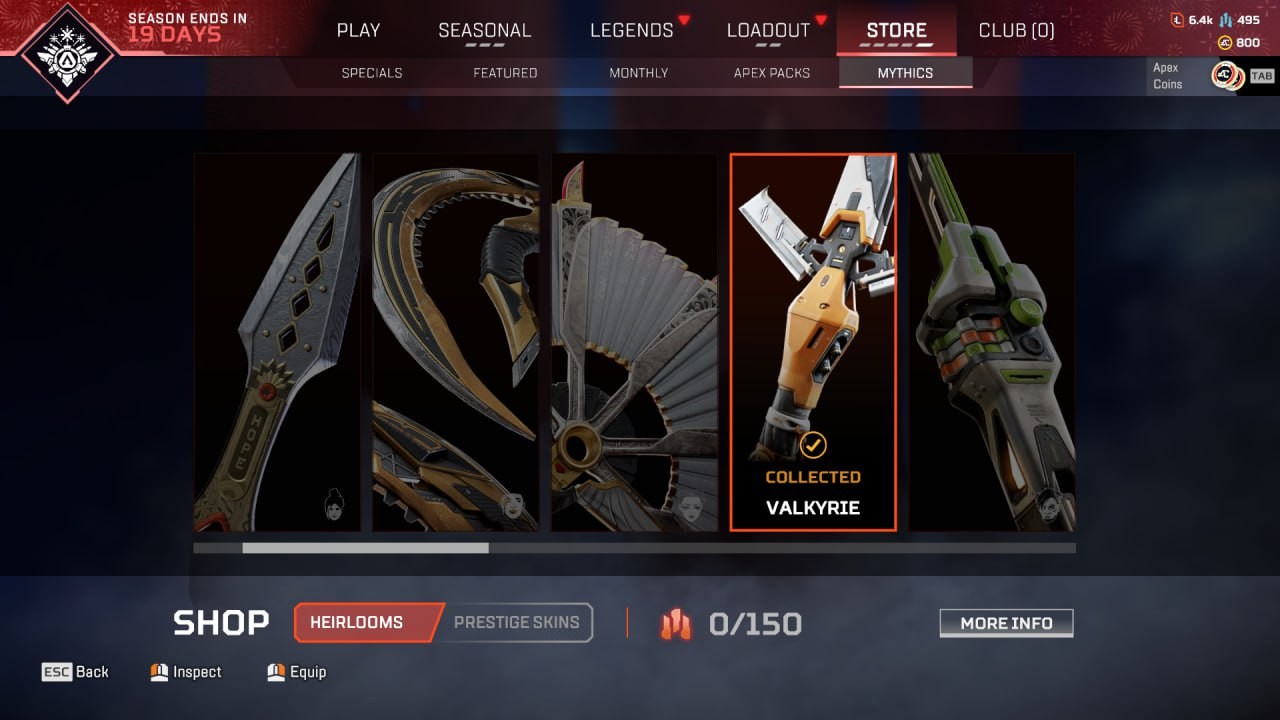Select the gold curved scythe heirloom card
This screenshot has width=1280, height=720.
click(x=456, y=342)
